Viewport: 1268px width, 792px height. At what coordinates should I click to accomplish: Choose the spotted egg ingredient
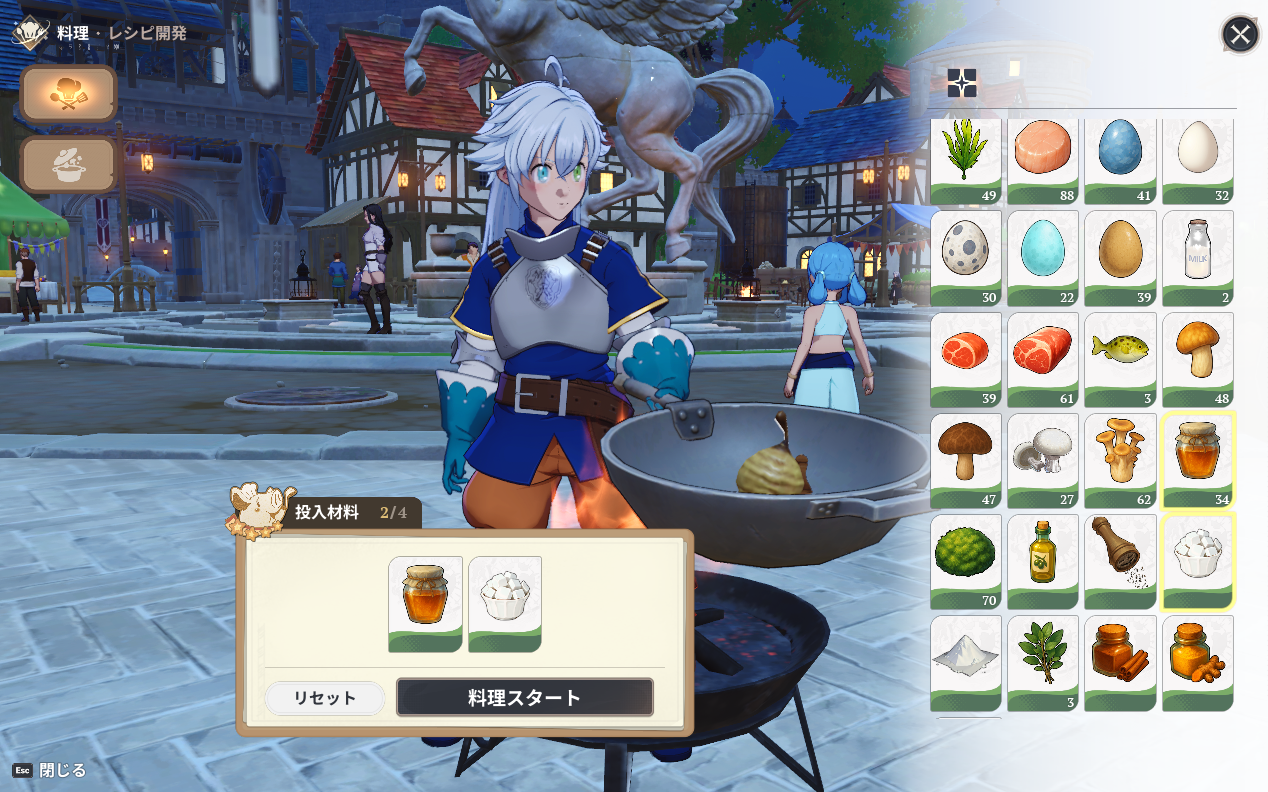(x=966, y=257)
